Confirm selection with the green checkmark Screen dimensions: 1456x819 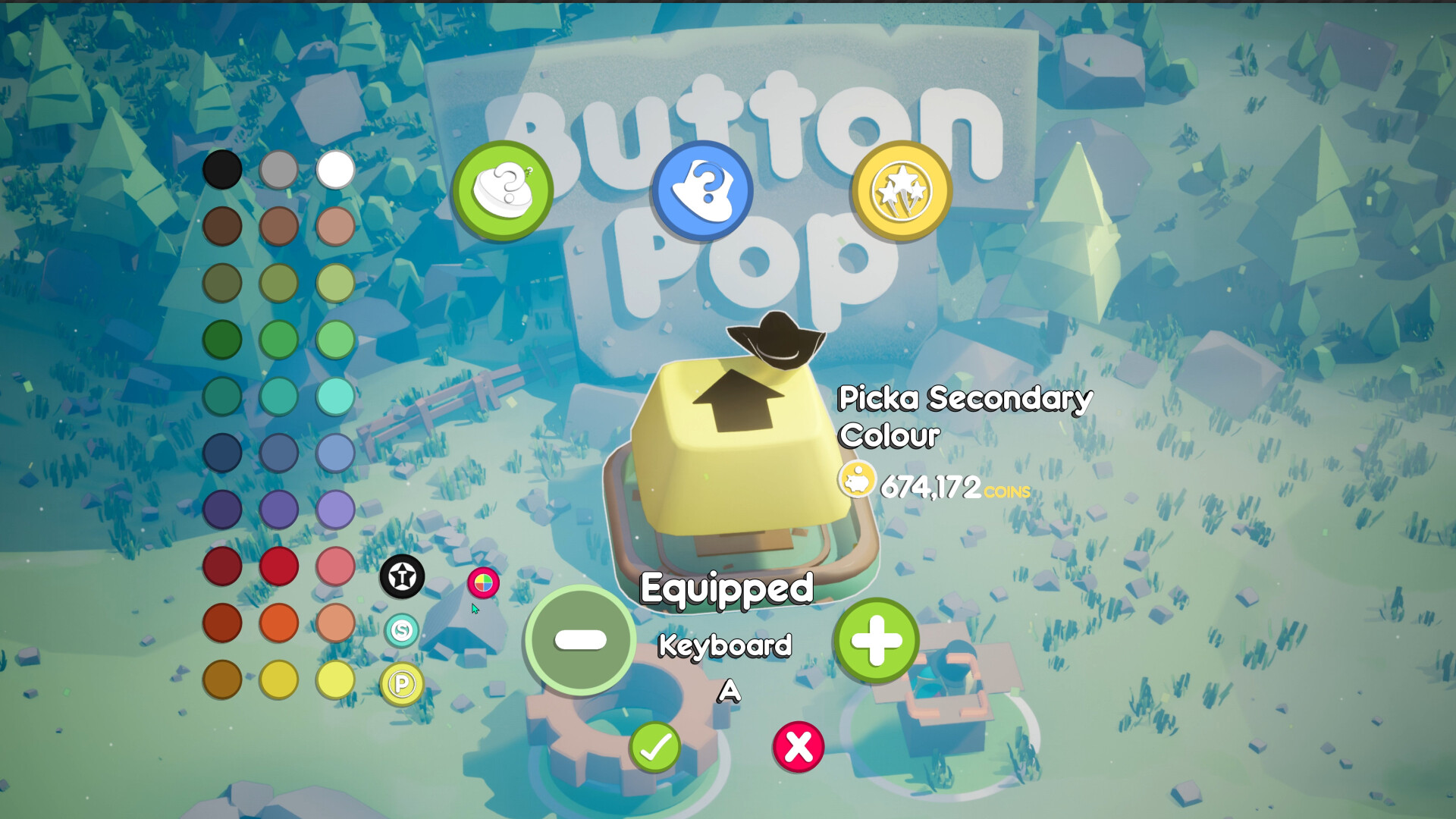(656, 747)
